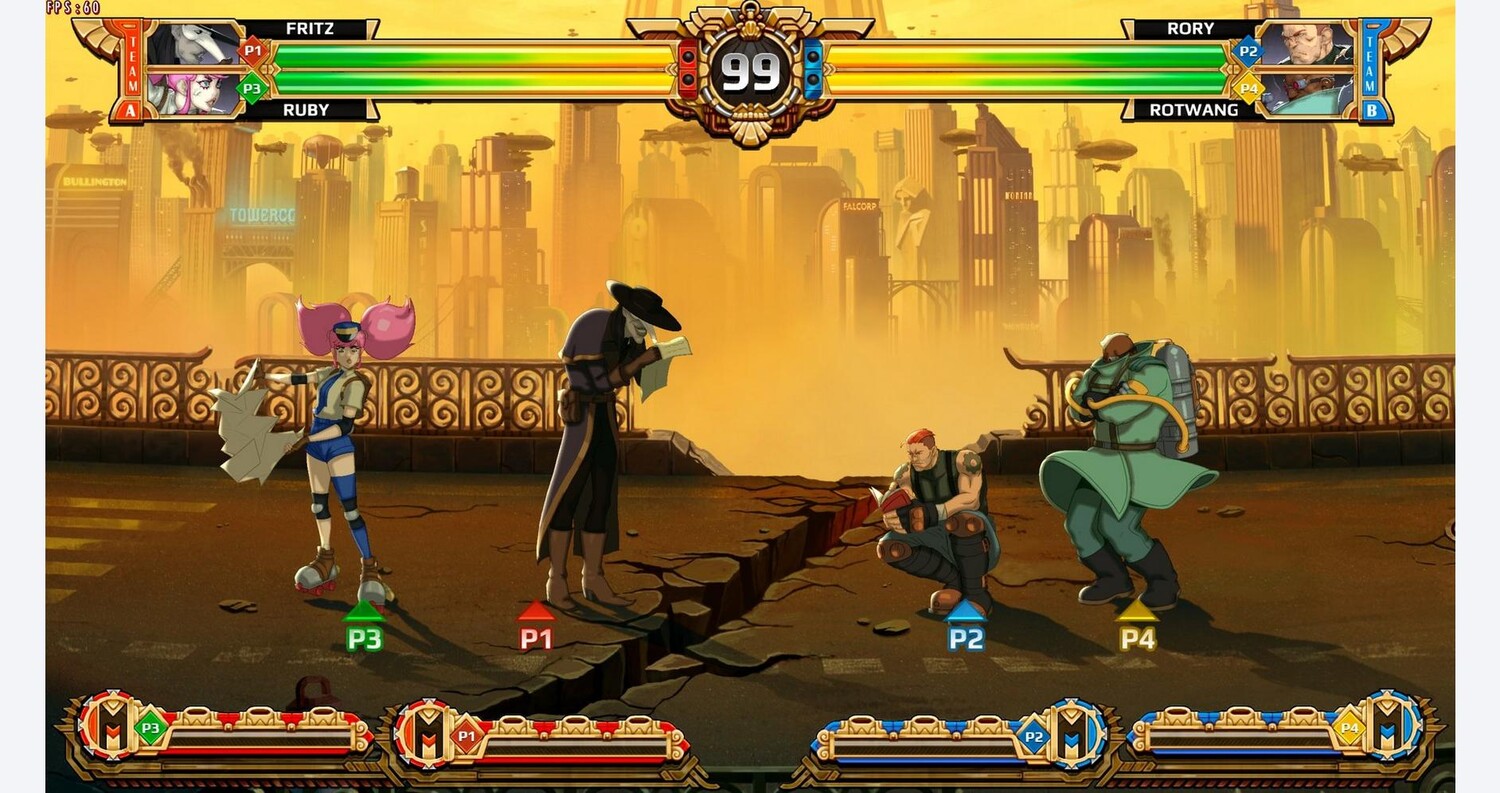Screen dimensions: 1500x793
Task: Click the P4 super meter emblem
Action: coord(1393,726)
